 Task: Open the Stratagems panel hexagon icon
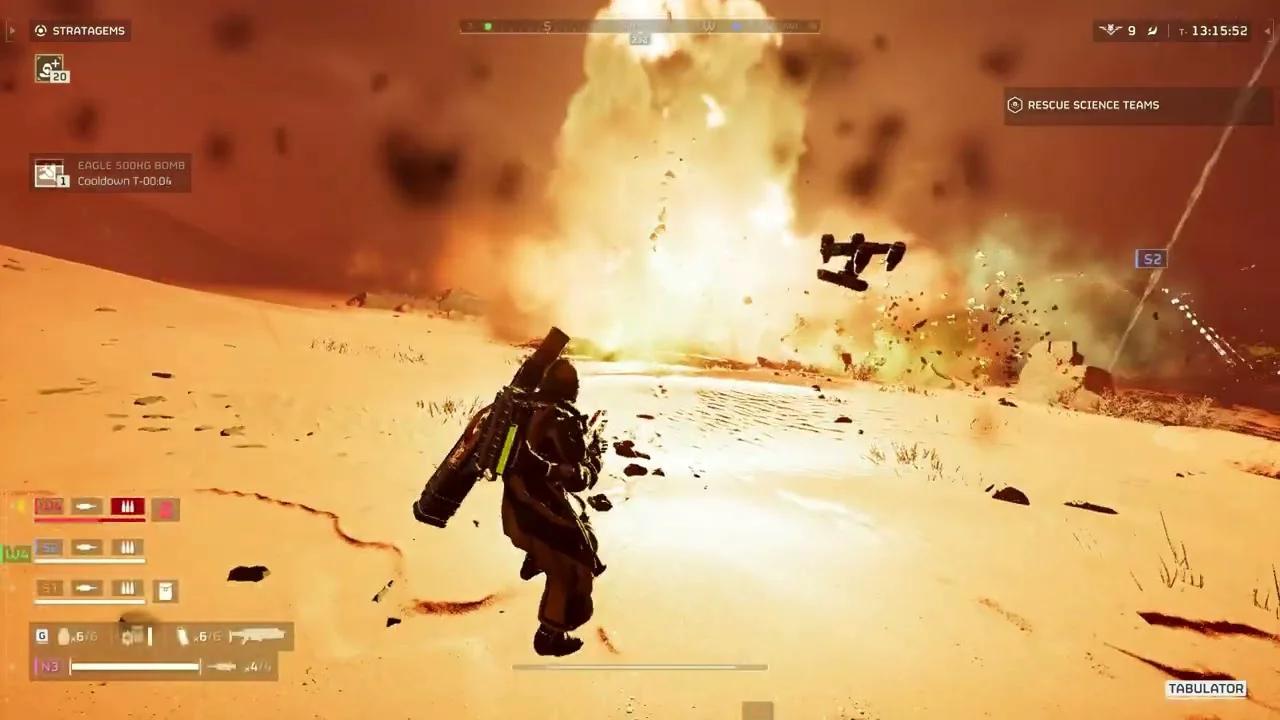pyautogui.click(x=40, y=30)
